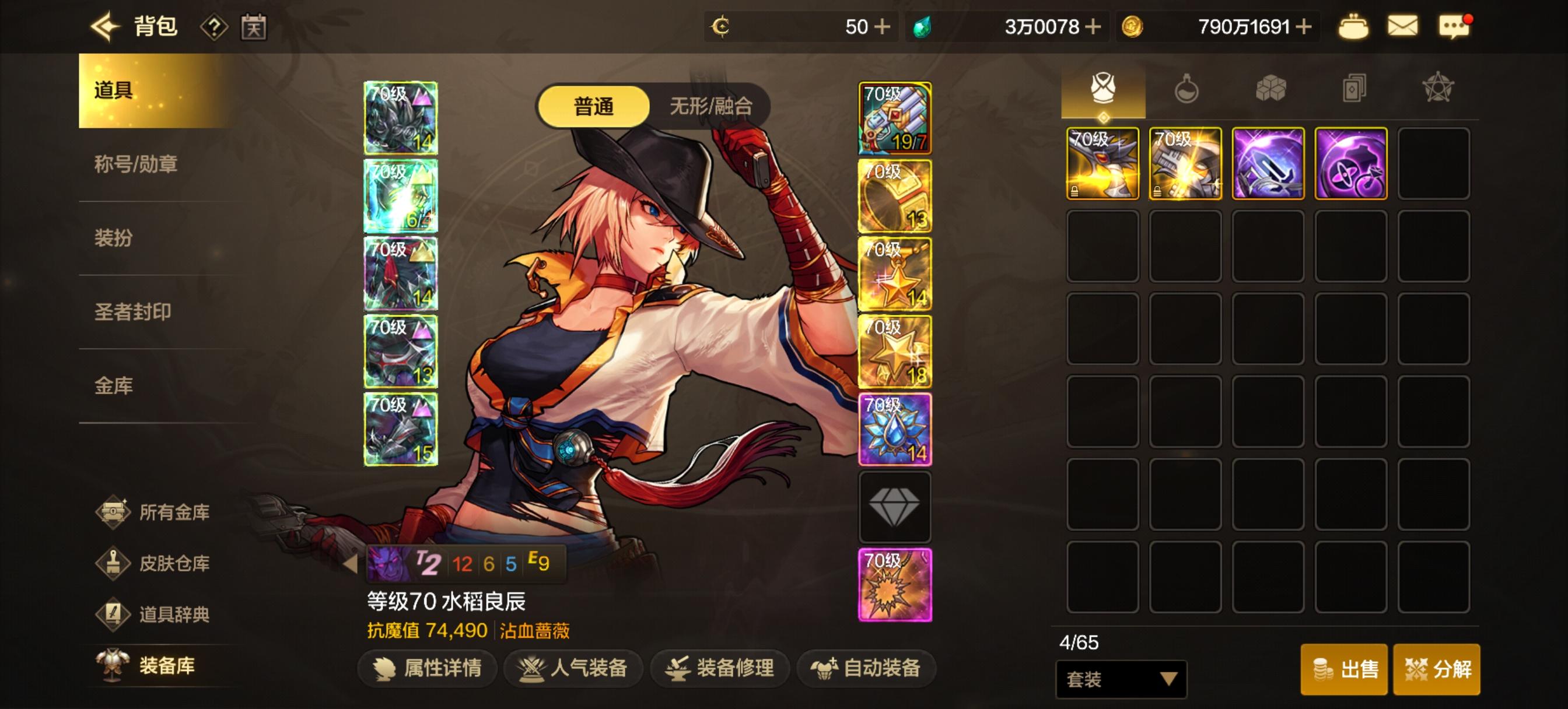
Task: Open the mail inbox icon
Action: point(1403,26)
